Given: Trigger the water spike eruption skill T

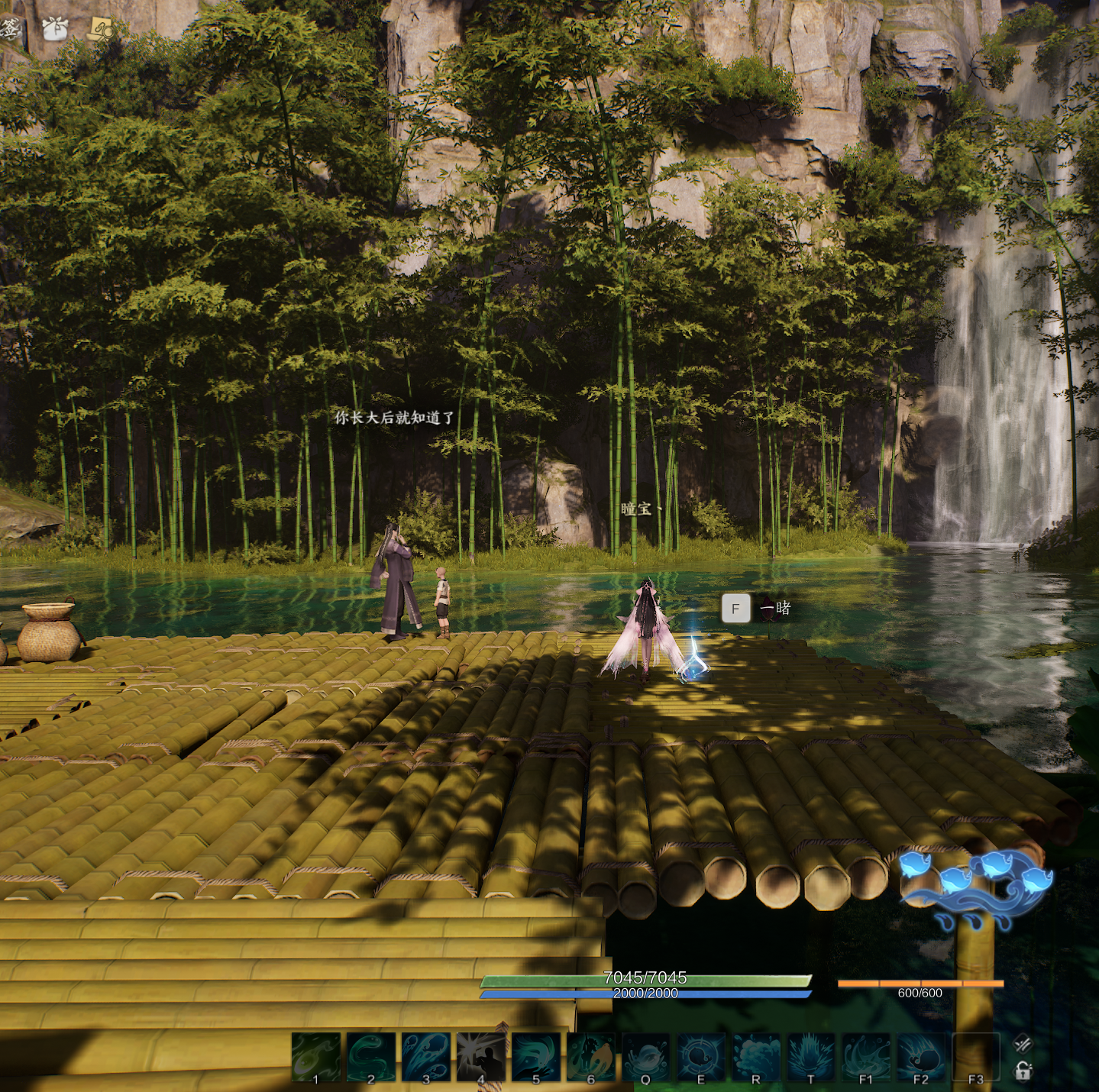Looking at the screenshot, I should [x=811, y=1057].
